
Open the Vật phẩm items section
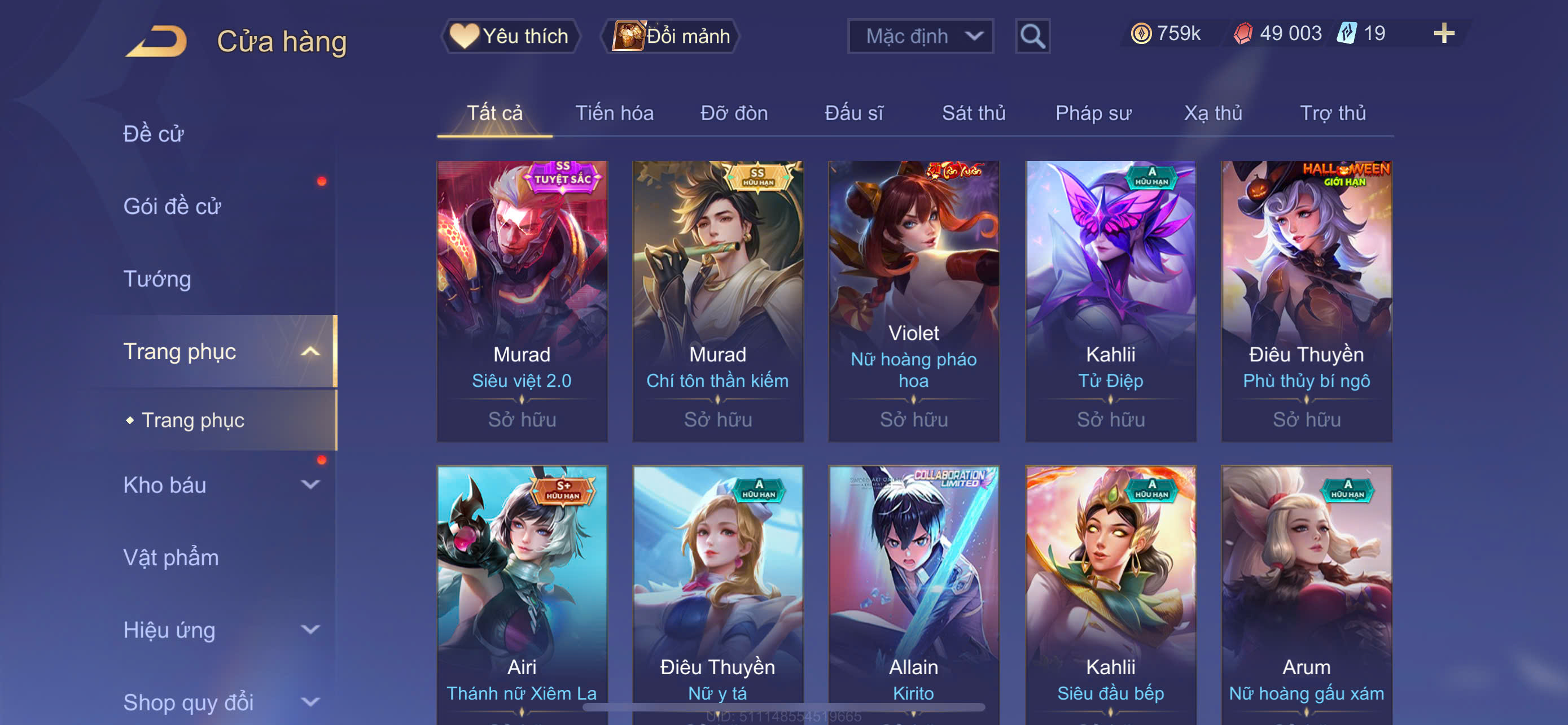pyautogui.click(x=171, y=557)
